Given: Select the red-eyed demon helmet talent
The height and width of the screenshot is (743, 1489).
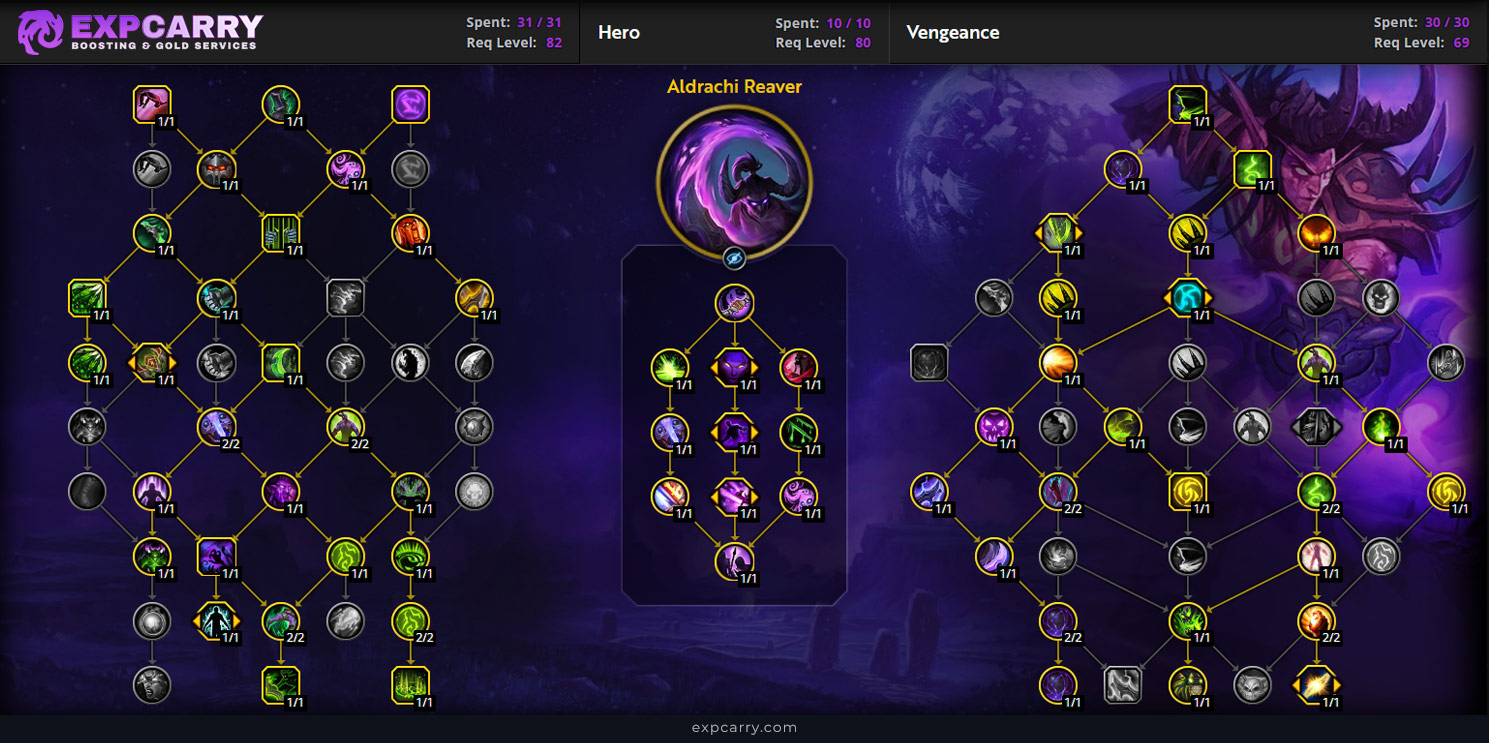Looking at the screenshot, I should pyautogui.click(x=216, y=169).
